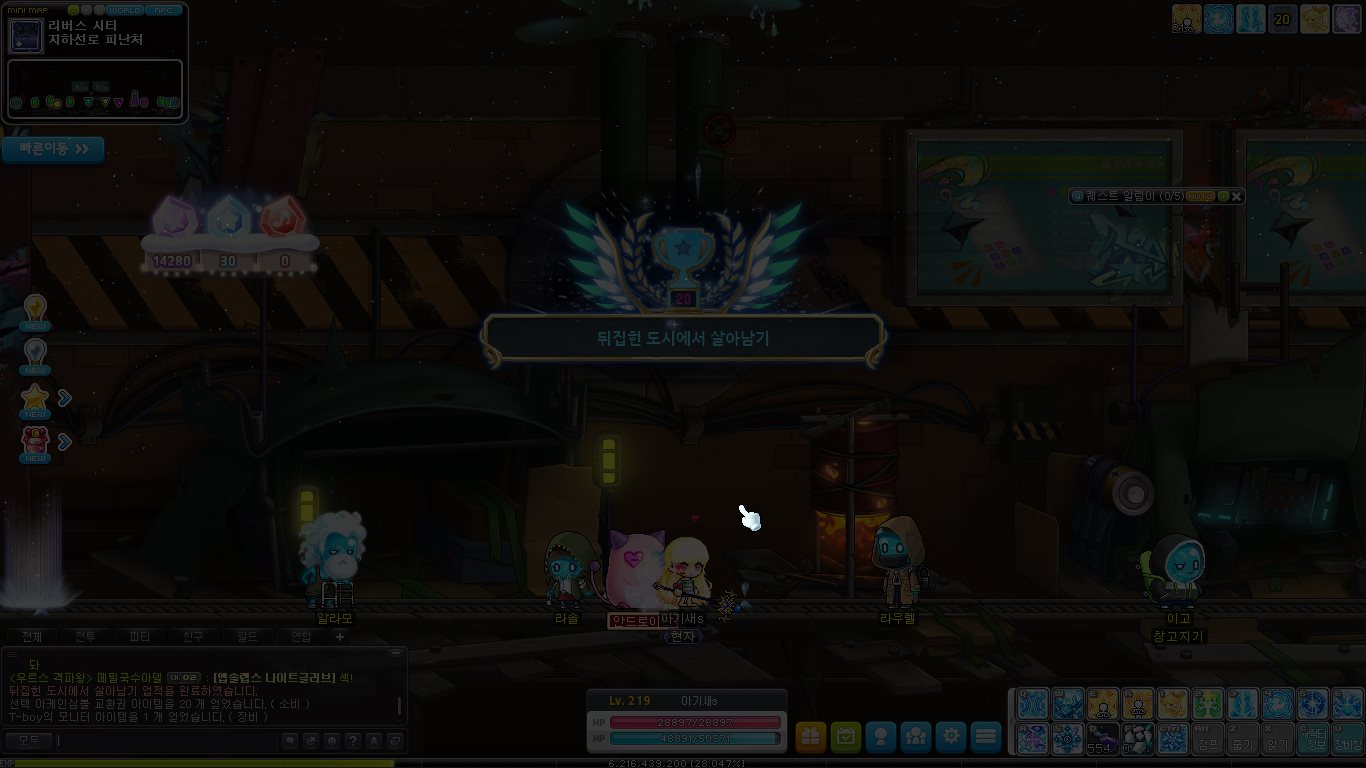Open the gear settings menu
The image size is (1366, 768).
click(x=951, y=737)
